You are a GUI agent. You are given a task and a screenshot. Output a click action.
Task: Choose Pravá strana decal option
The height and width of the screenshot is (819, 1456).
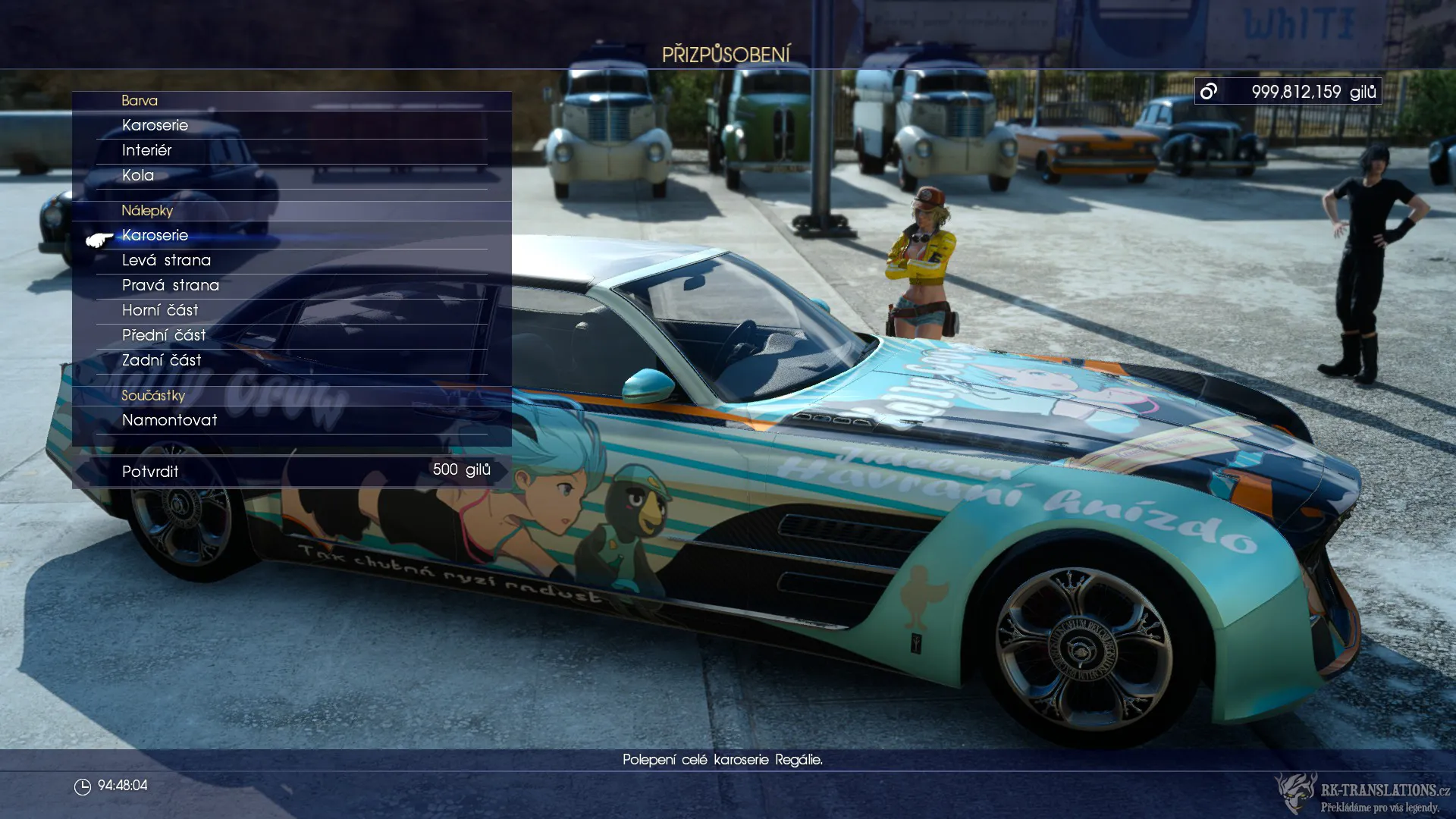171,285
